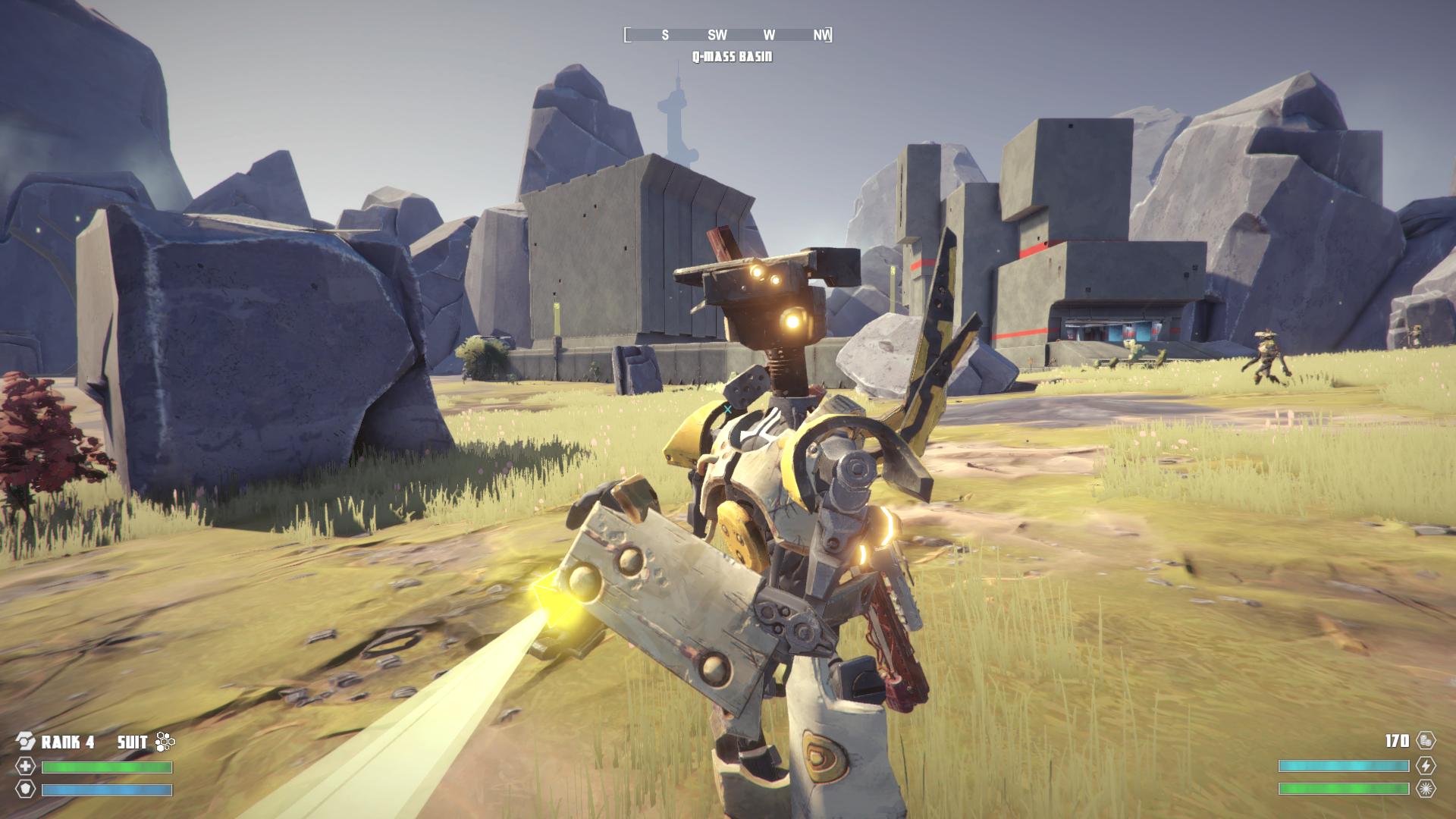Toggle the SUIT status display
The image size is (1456, 819).
coord(133,742)
